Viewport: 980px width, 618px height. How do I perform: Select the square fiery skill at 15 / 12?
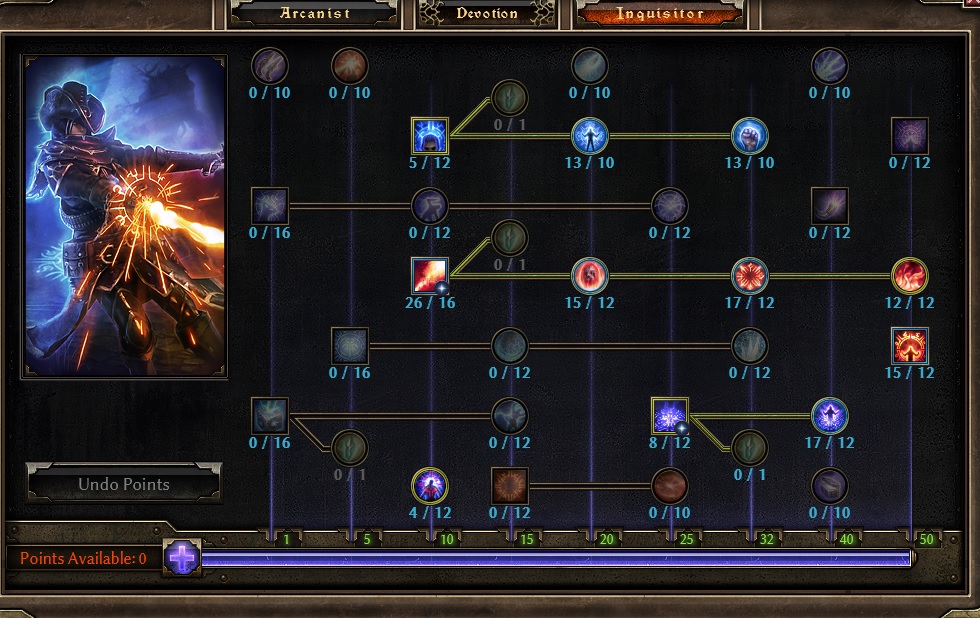point(910,345)
